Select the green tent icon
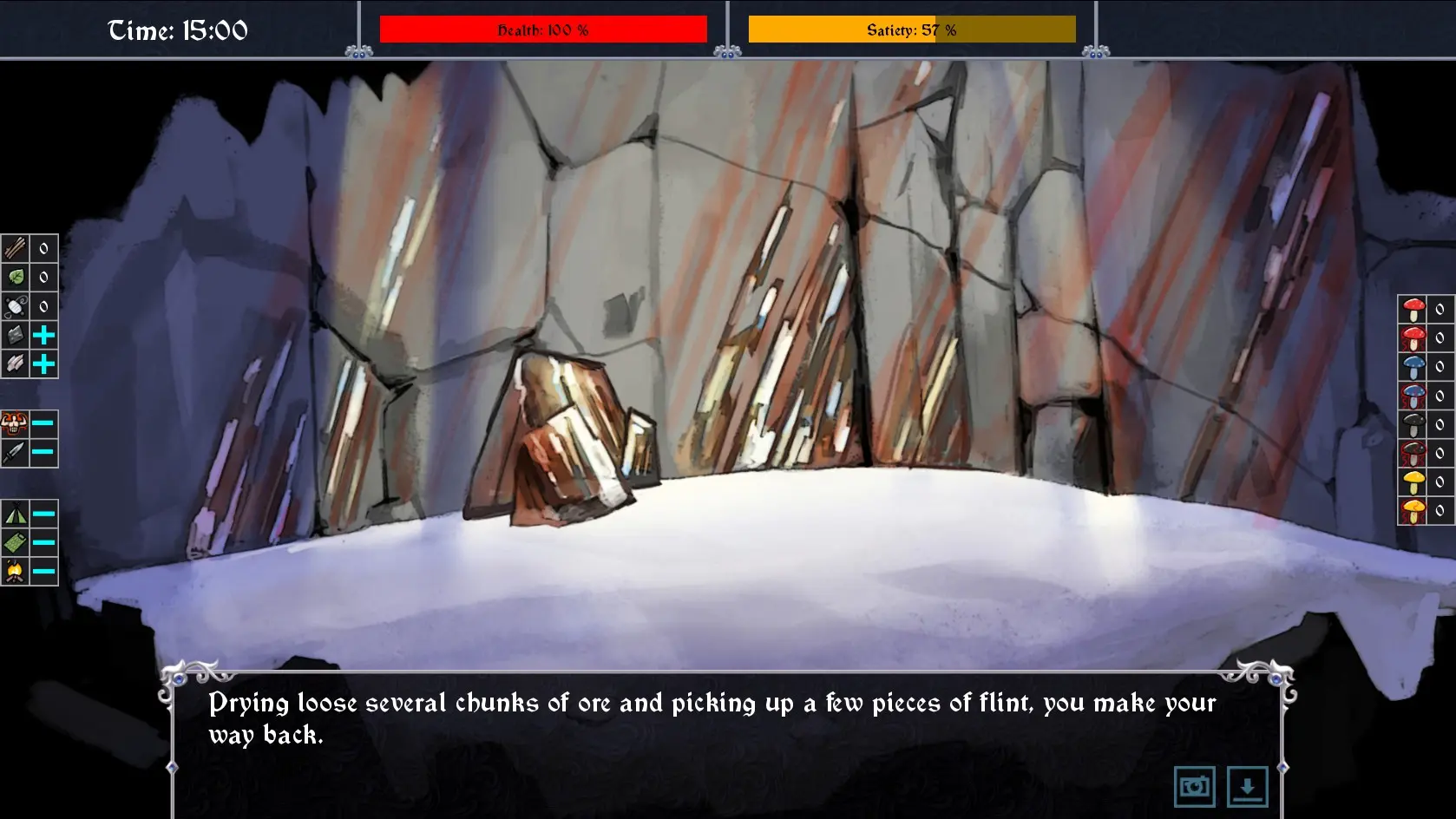1456x819 pixels. (15, 514)
